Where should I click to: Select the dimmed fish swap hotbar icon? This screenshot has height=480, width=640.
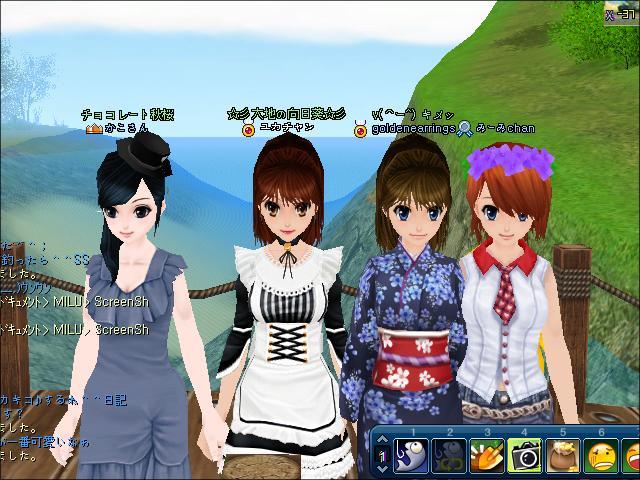[x=450, y=457]
